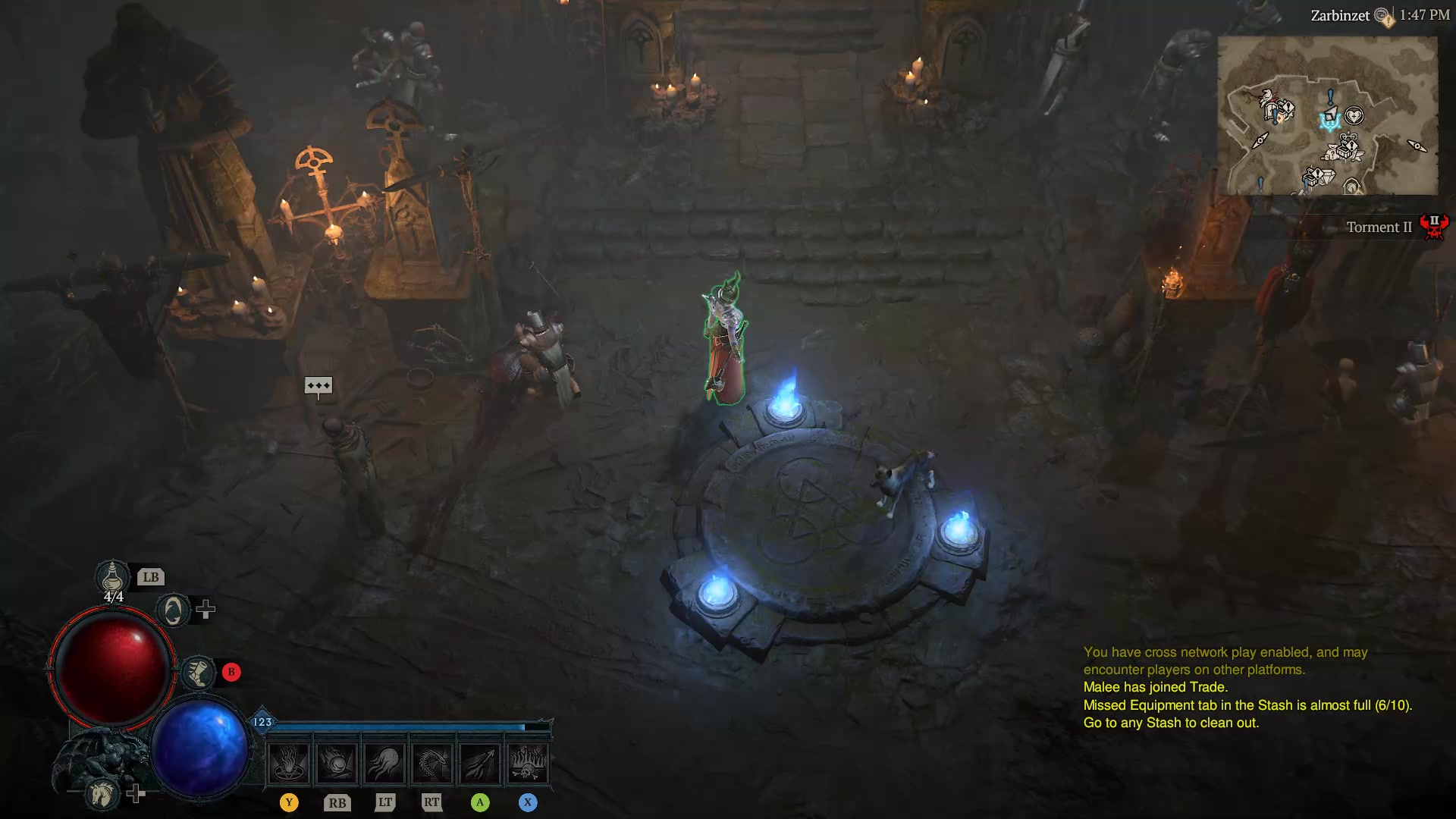Screen dimensions: 1456x819
Task: Activate the Evade boots icon
Action: coord(199,673)
